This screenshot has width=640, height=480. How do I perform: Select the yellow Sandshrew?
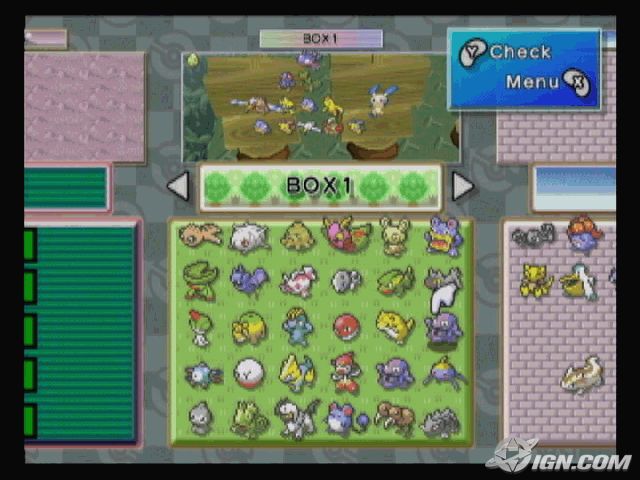(x=393, y=326)
